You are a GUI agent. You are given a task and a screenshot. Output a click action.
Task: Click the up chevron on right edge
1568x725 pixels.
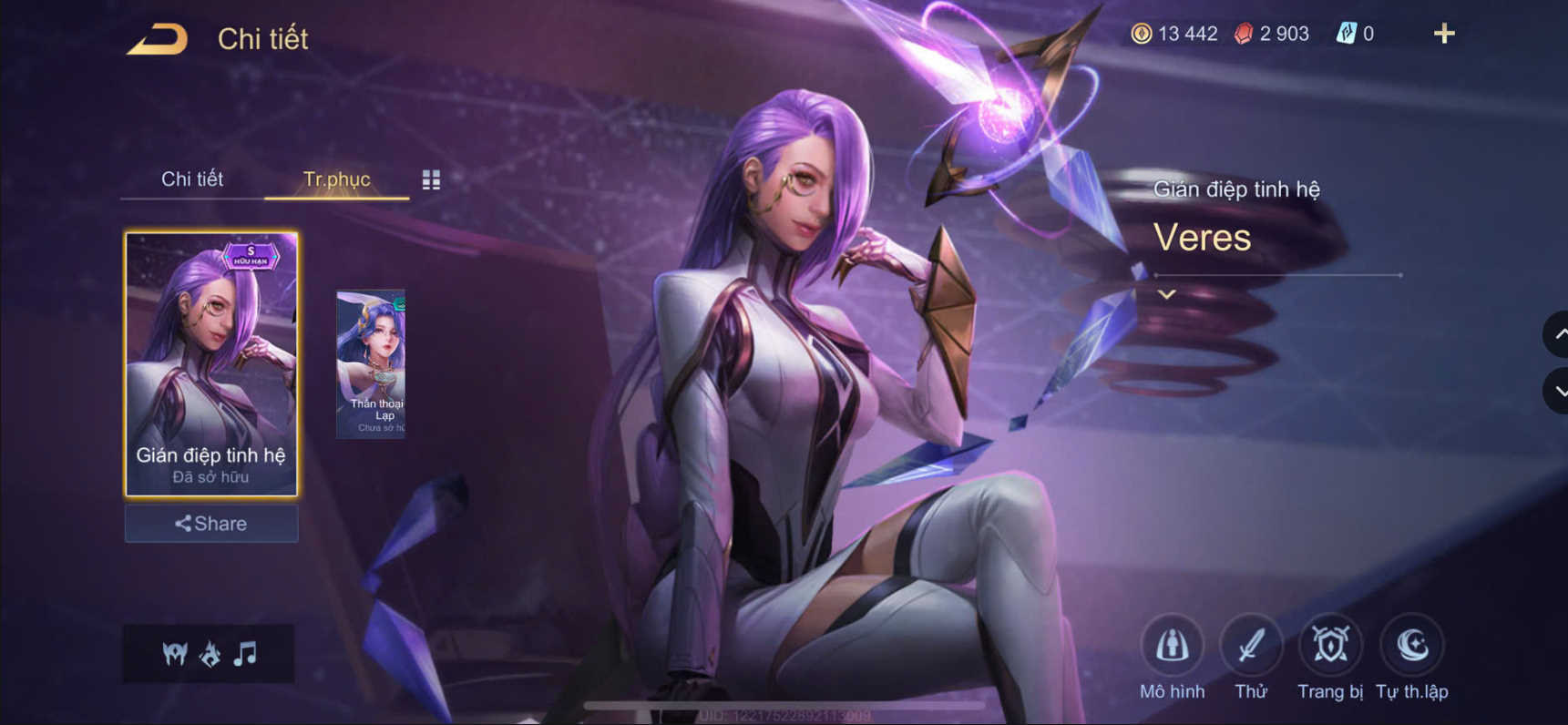click(x=1556, y=334)
